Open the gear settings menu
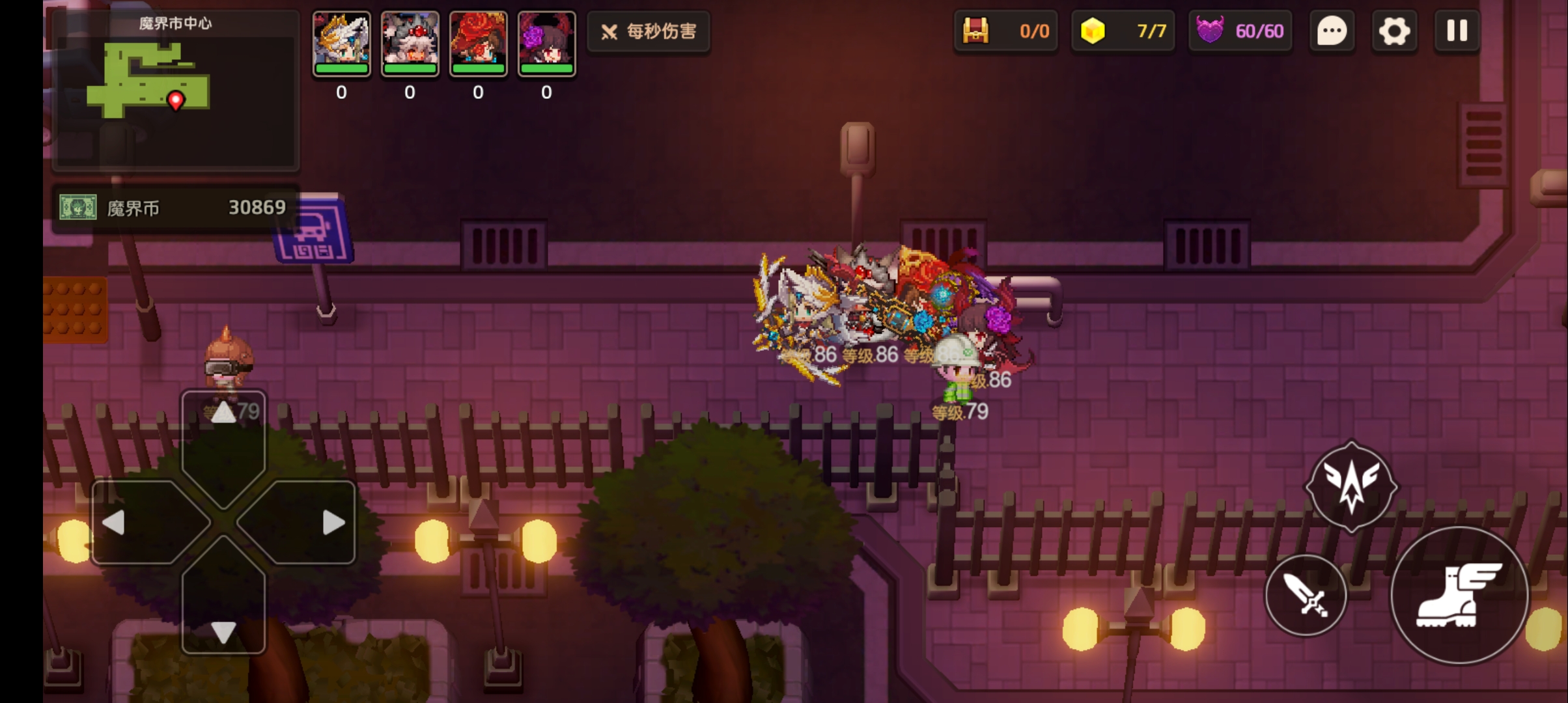This screenshot has width=1568, height=703. [x=1393, y=31]
